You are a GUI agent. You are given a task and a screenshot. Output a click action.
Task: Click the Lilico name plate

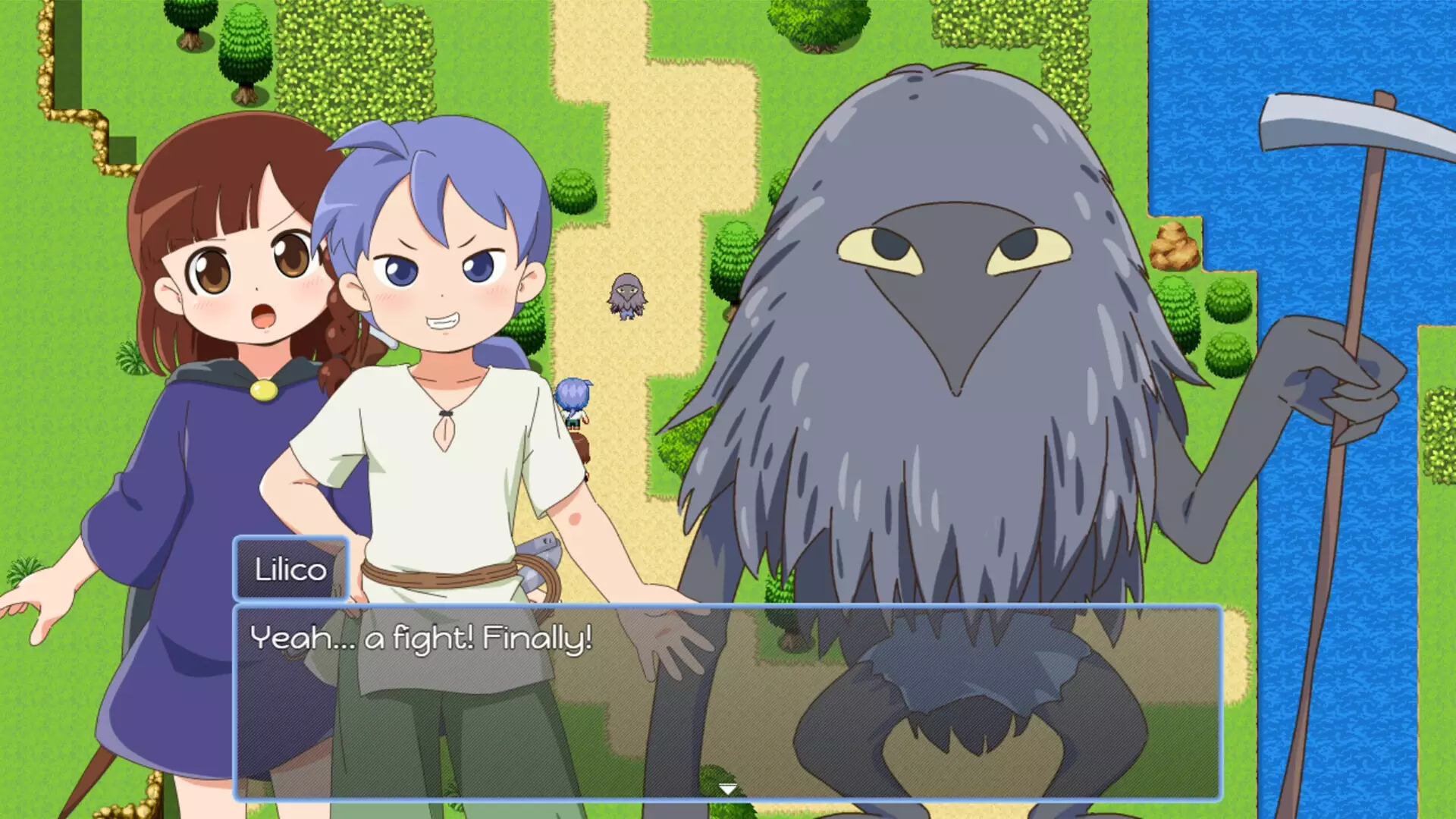click(x=292, y=569)
